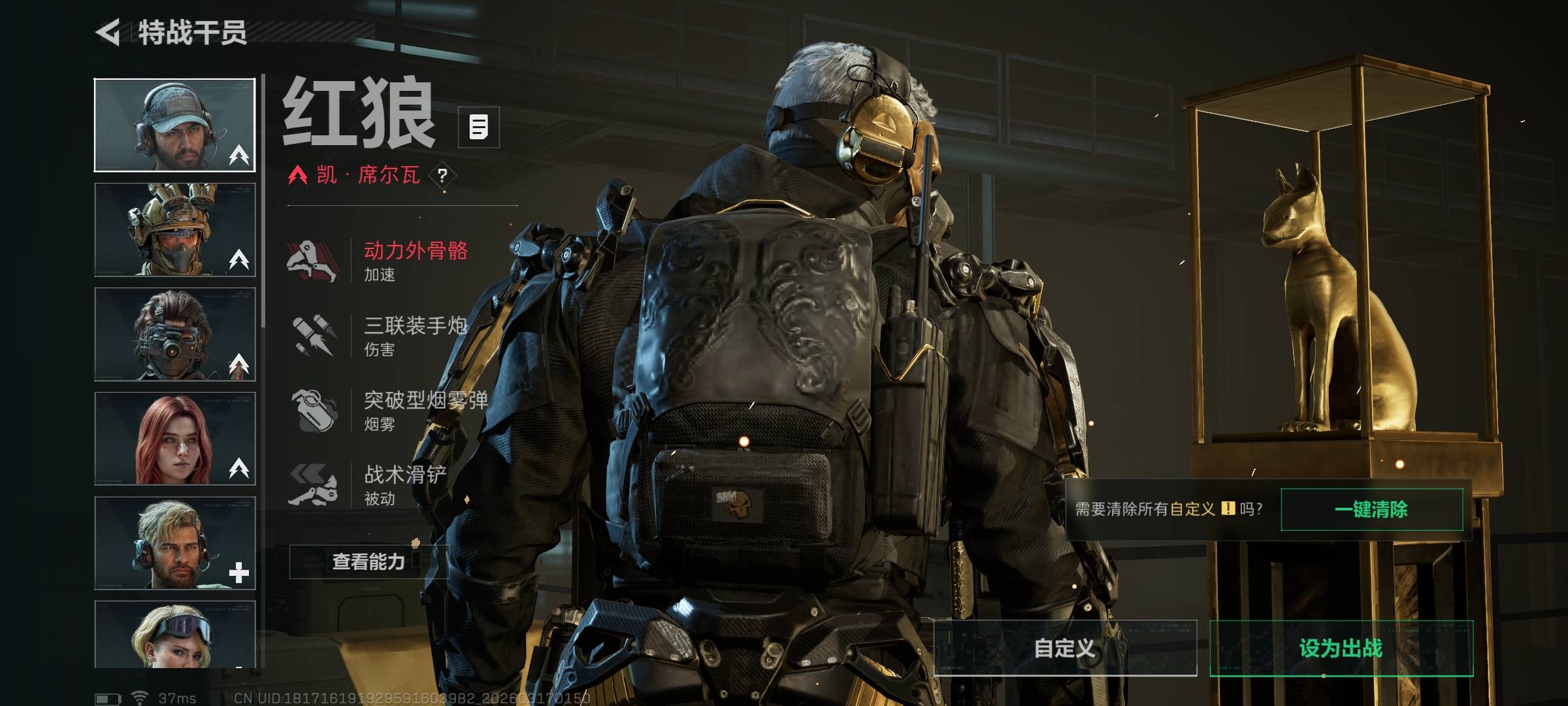1568x706 pixels.
Task: View the 三联装手炮 damage skill
Action: tap(379, 335)
